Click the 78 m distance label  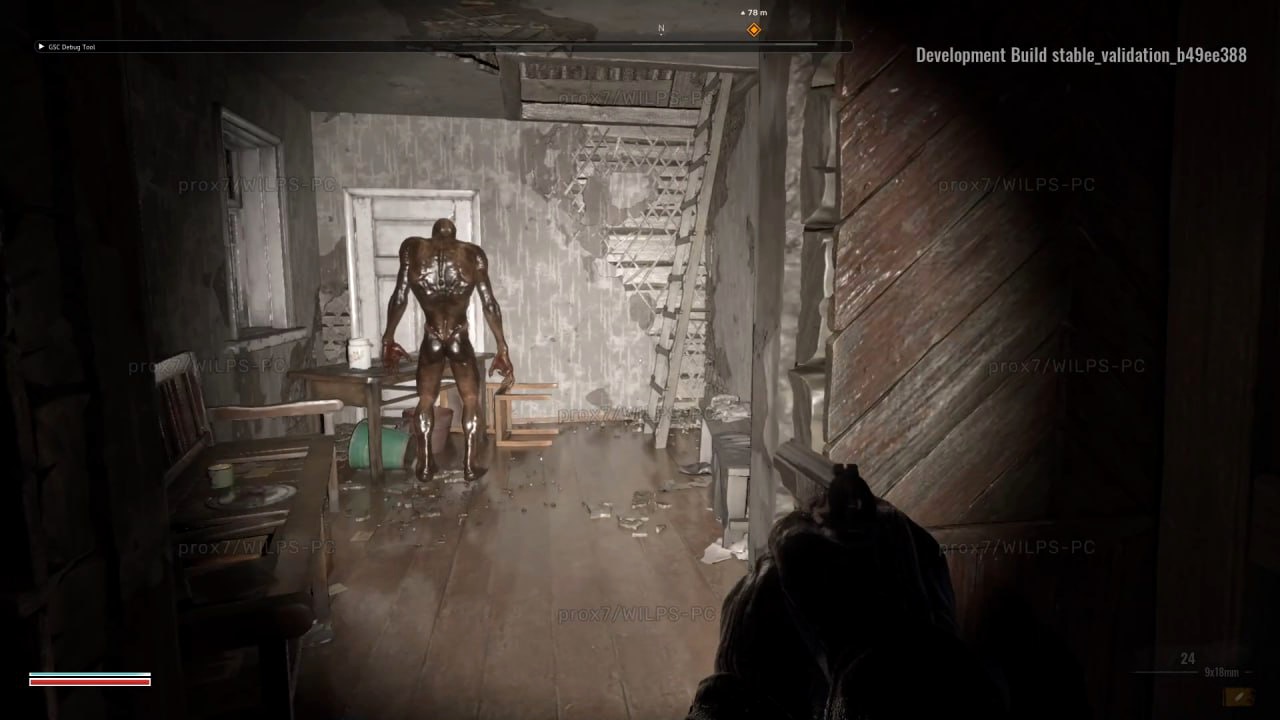tap(757, 12)
